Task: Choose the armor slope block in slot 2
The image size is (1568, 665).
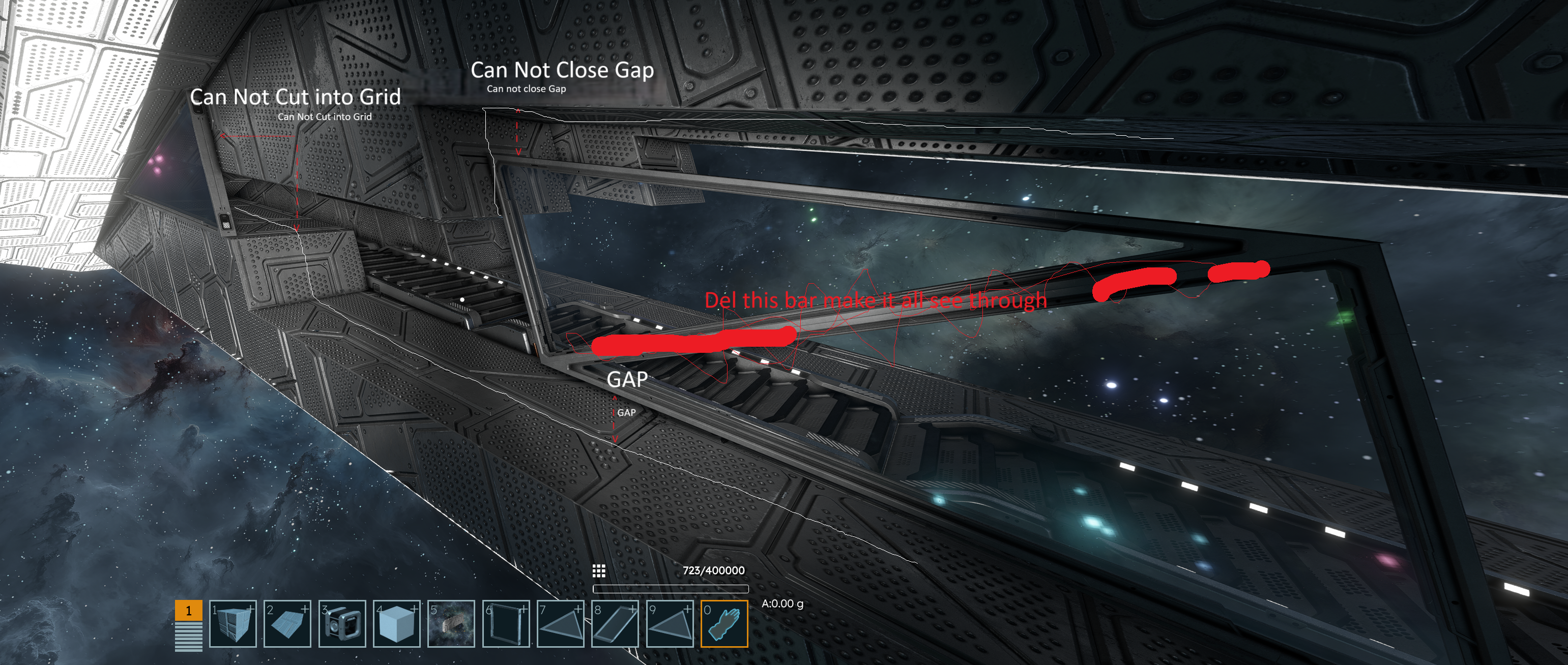Action: [287, 624]
